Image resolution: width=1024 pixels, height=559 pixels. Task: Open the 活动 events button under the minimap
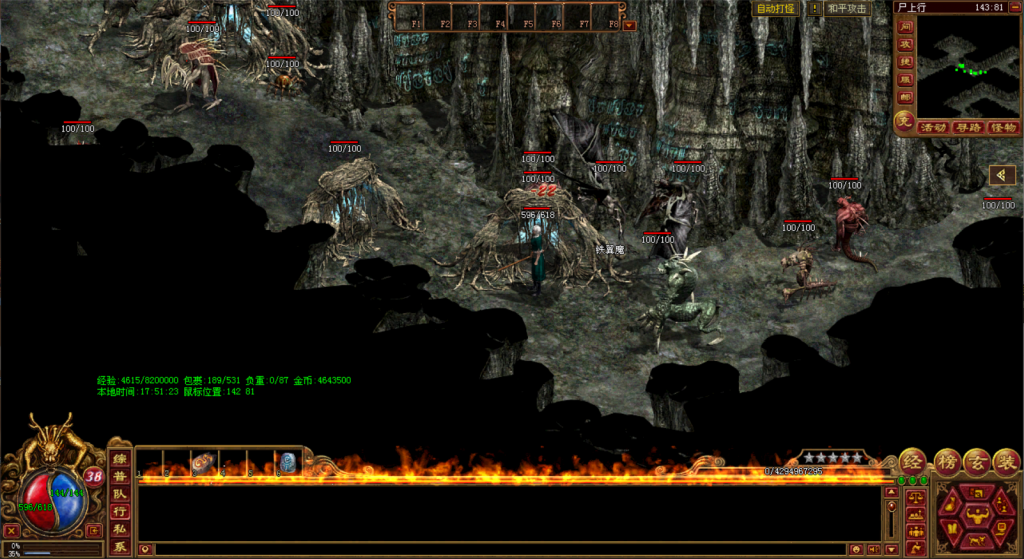point(934,127)
